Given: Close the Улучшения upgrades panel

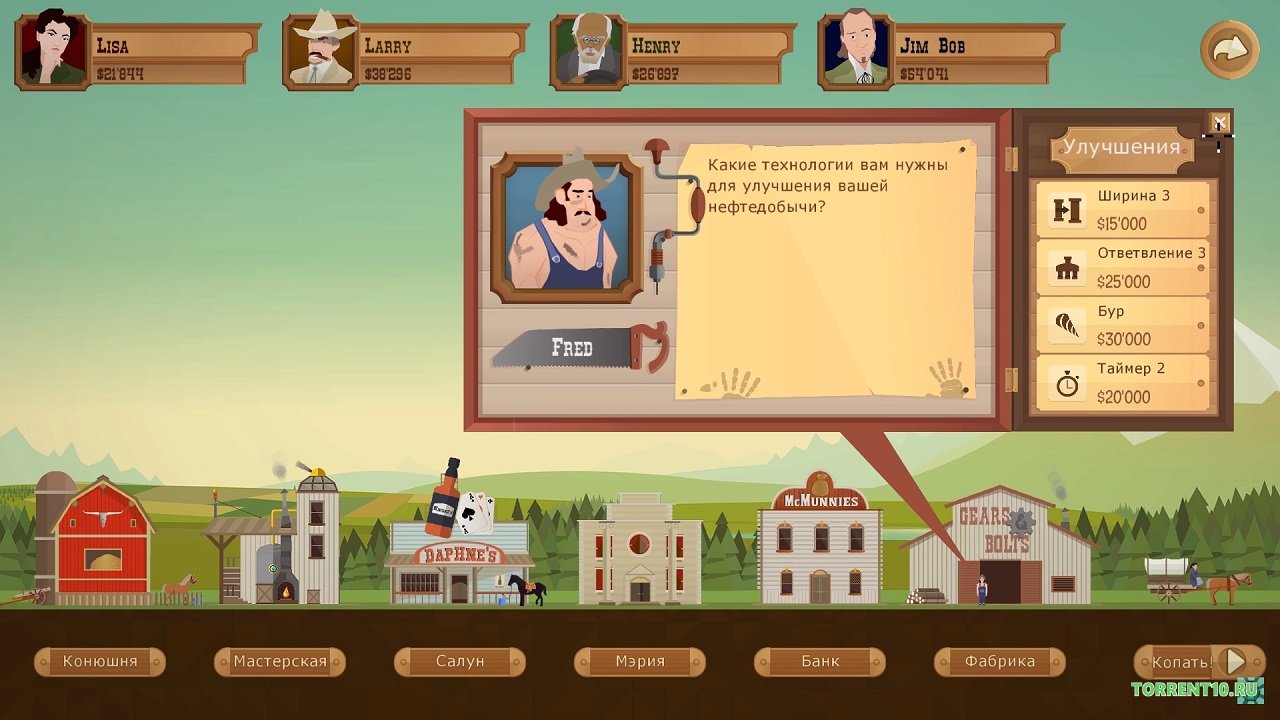Looking at the screenshot, I should coord(1219,122).
